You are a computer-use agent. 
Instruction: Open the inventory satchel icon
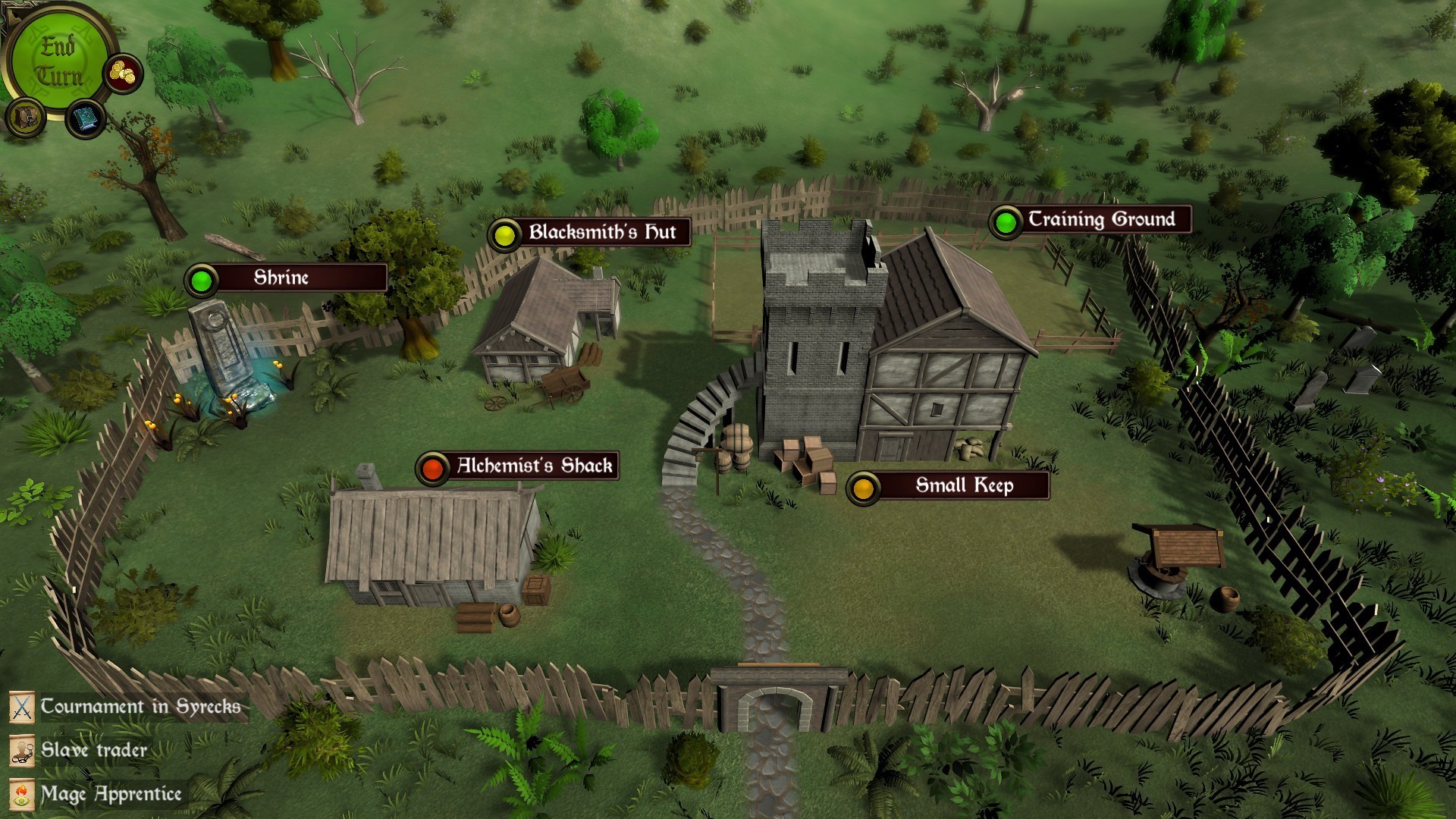pyautogui.click(x=27, y=117)
